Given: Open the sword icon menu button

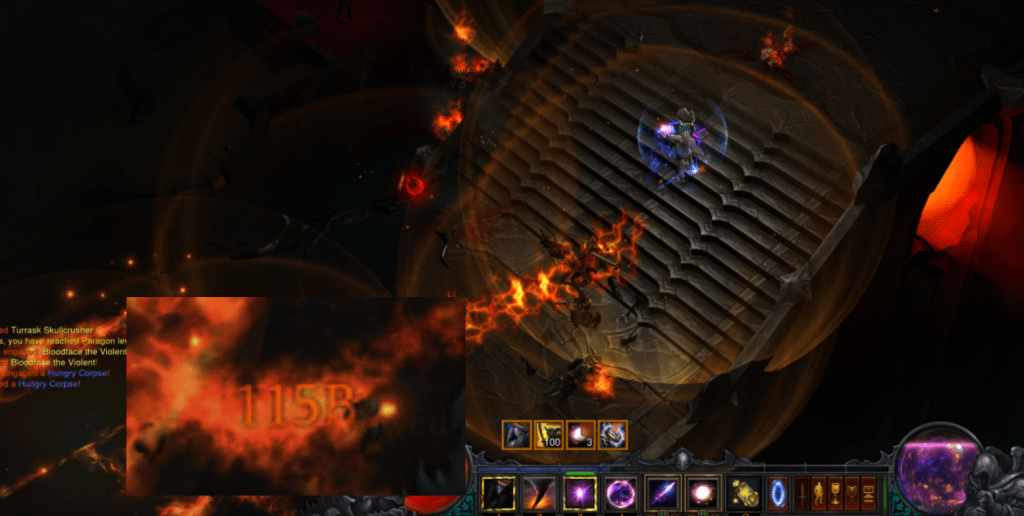Looking at the screenshot, I should point(802,493).
